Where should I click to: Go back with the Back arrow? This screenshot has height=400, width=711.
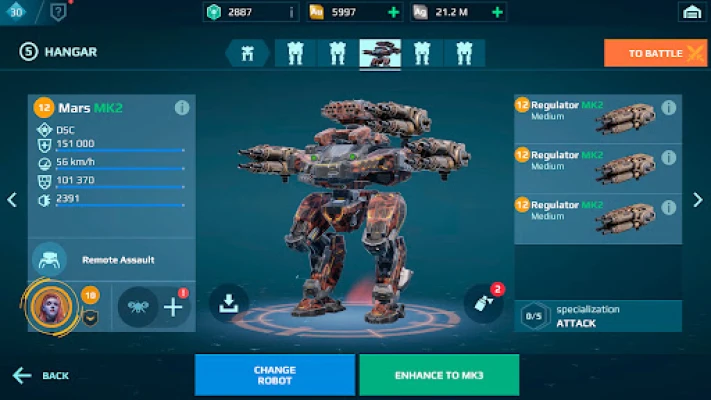coord(41,376)
